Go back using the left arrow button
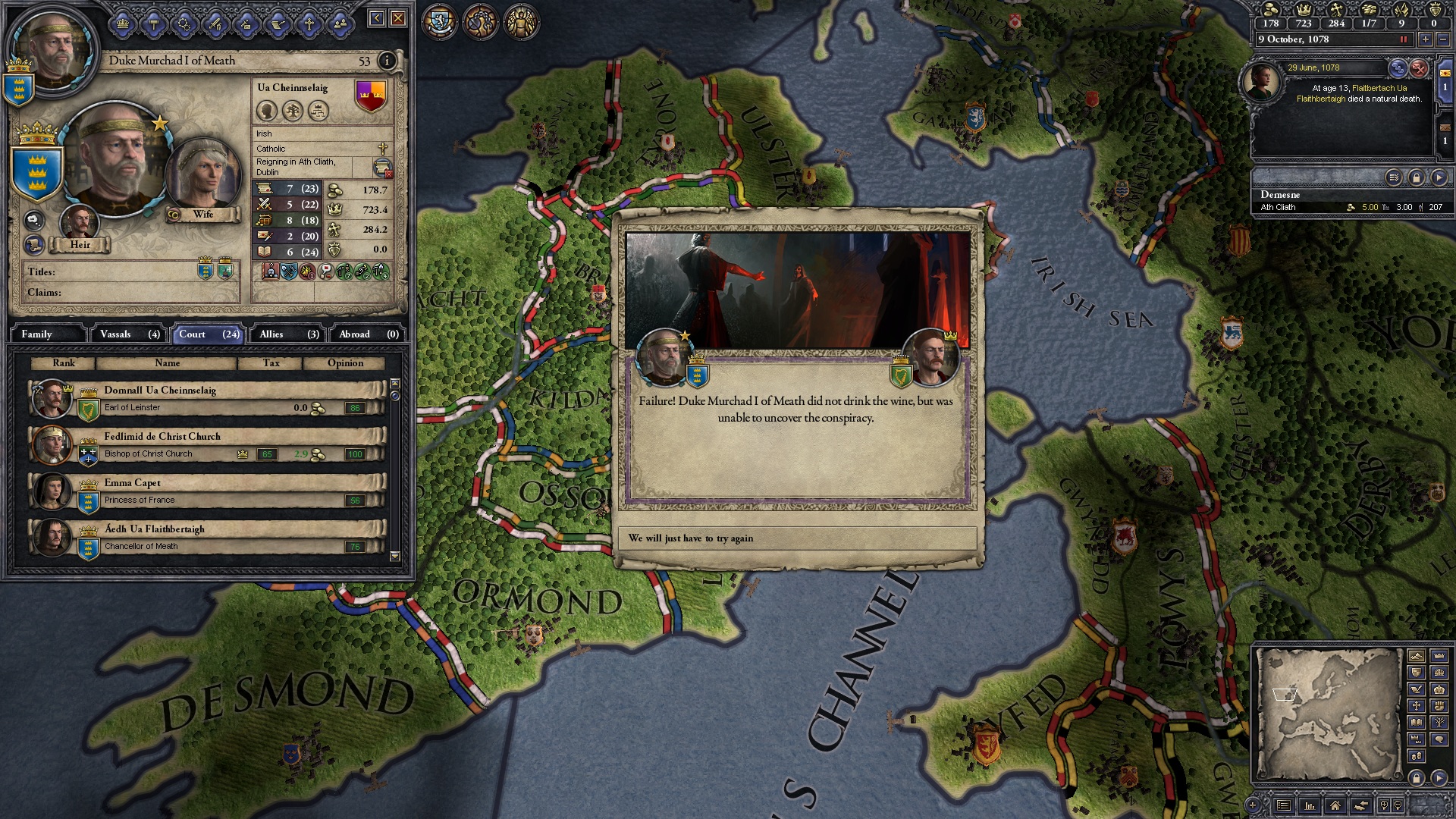Screen dimensions: 1456x819 pos(376,18)
